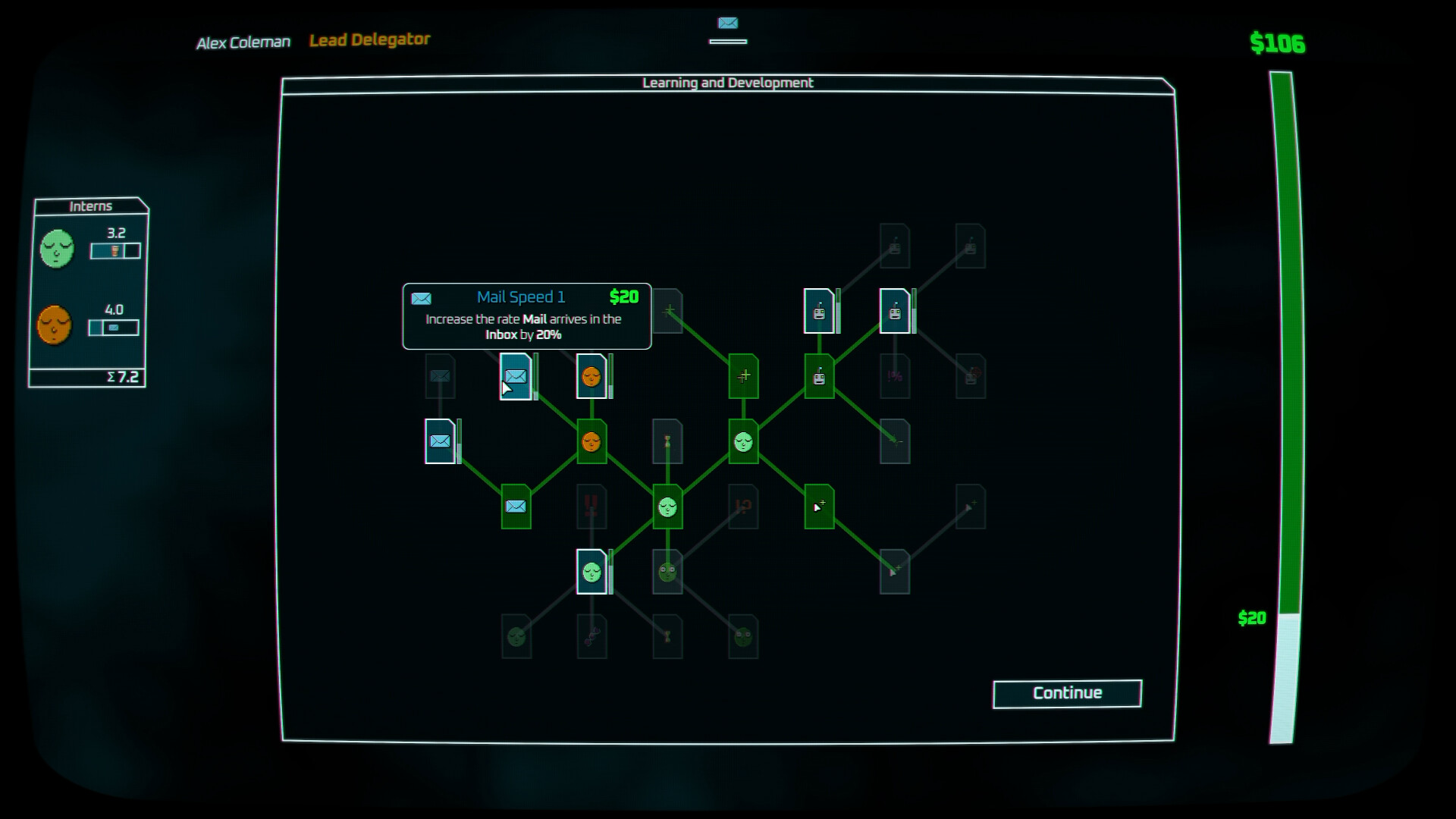
Task: Select the purchased robot head node
Action: (820, 374)
